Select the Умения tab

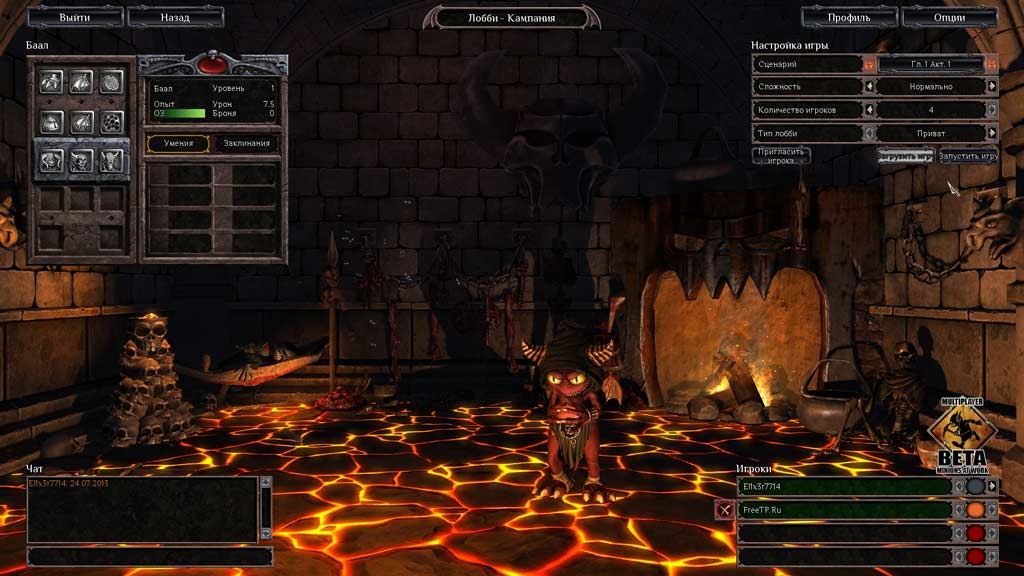(x=178, y=143)
